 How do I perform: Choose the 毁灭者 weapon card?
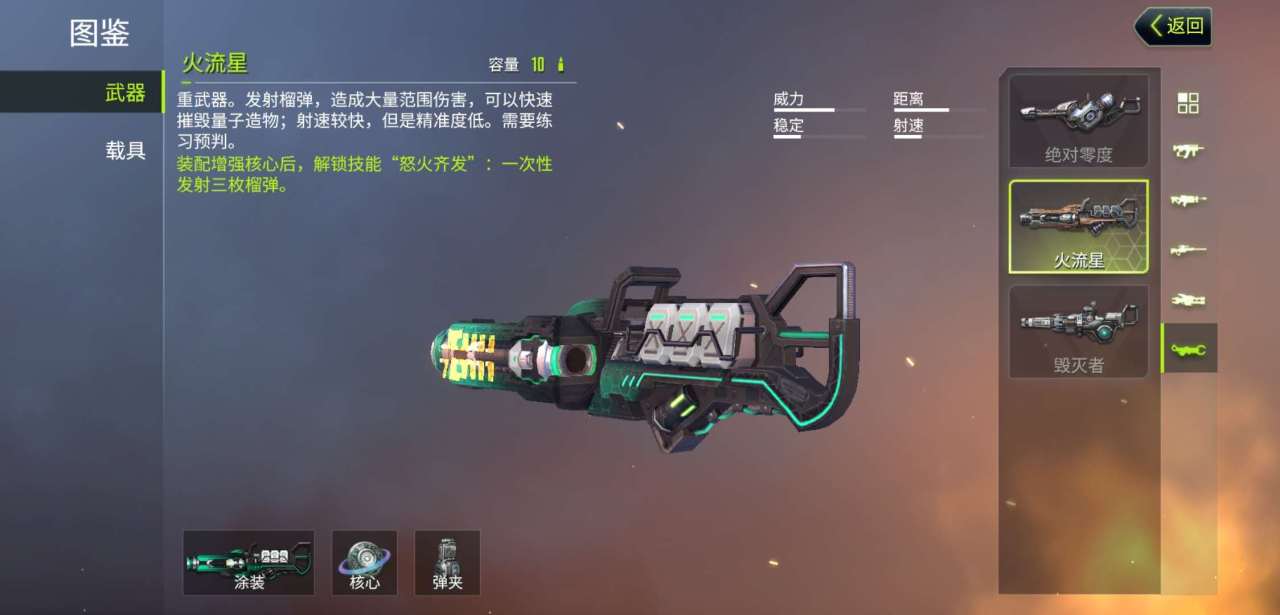(1078, 332)
